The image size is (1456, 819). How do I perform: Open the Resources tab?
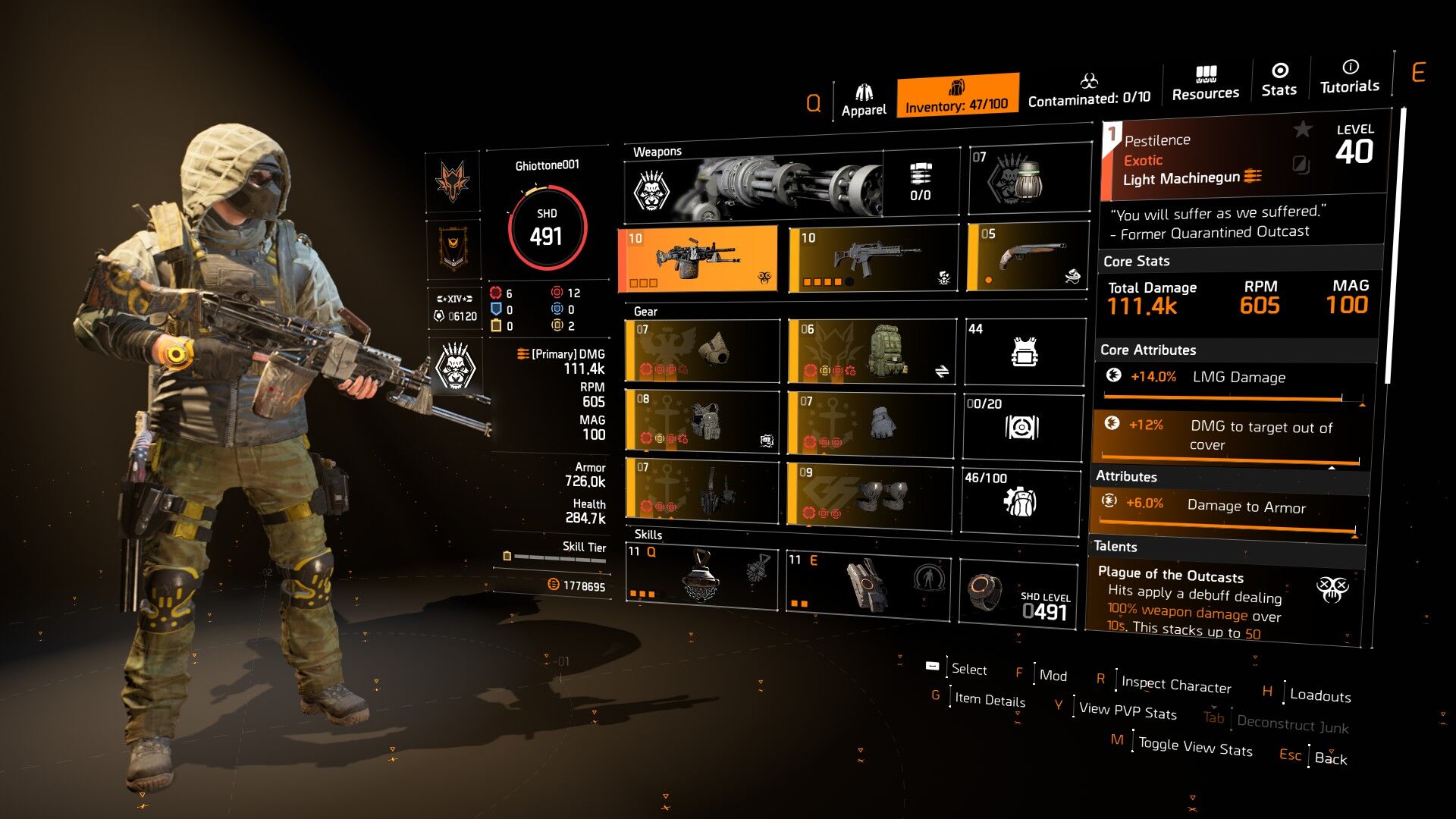click(x=1205, y=83)
